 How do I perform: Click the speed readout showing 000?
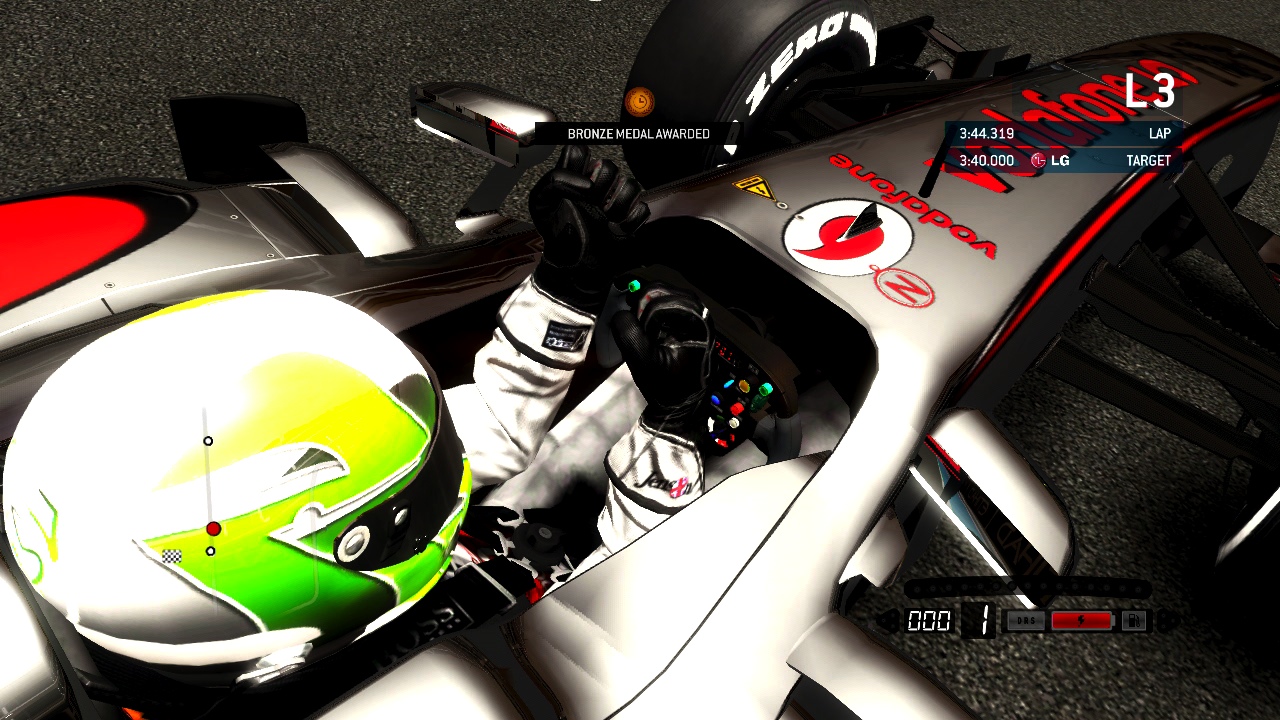(x=928, y=620)
